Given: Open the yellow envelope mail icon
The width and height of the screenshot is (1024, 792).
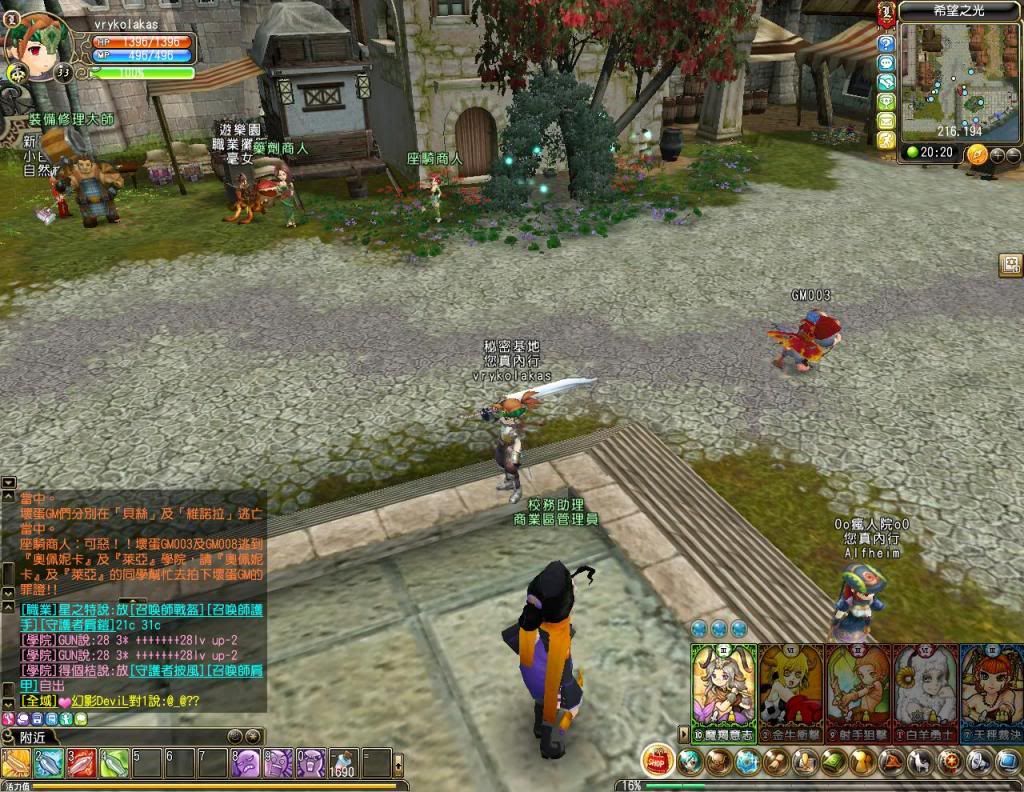Looking at the screenshot, I should tap(886, 121).
